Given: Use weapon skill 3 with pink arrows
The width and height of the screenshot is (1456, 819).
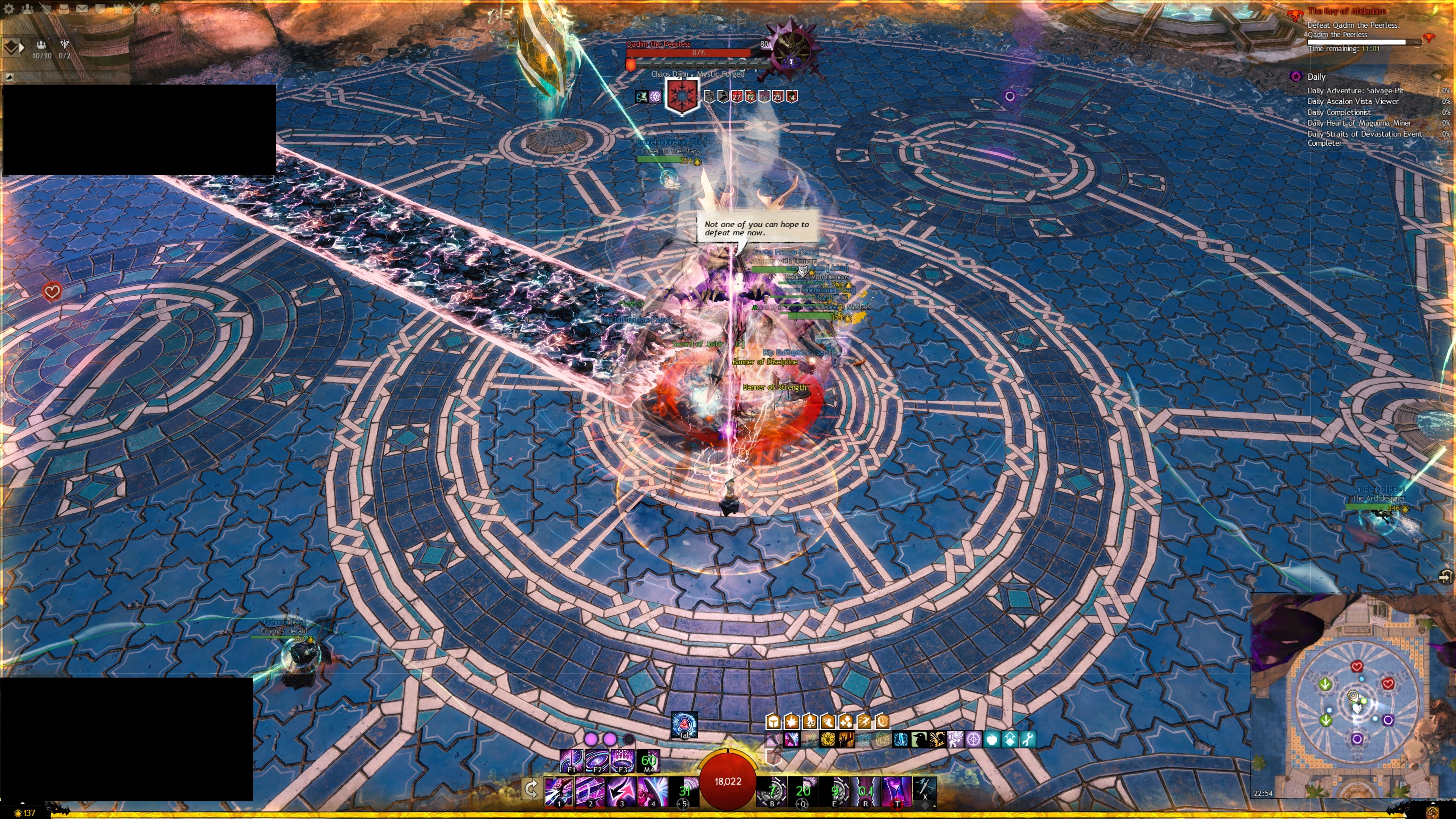Looking at the screenshot, I should [621, 791].
